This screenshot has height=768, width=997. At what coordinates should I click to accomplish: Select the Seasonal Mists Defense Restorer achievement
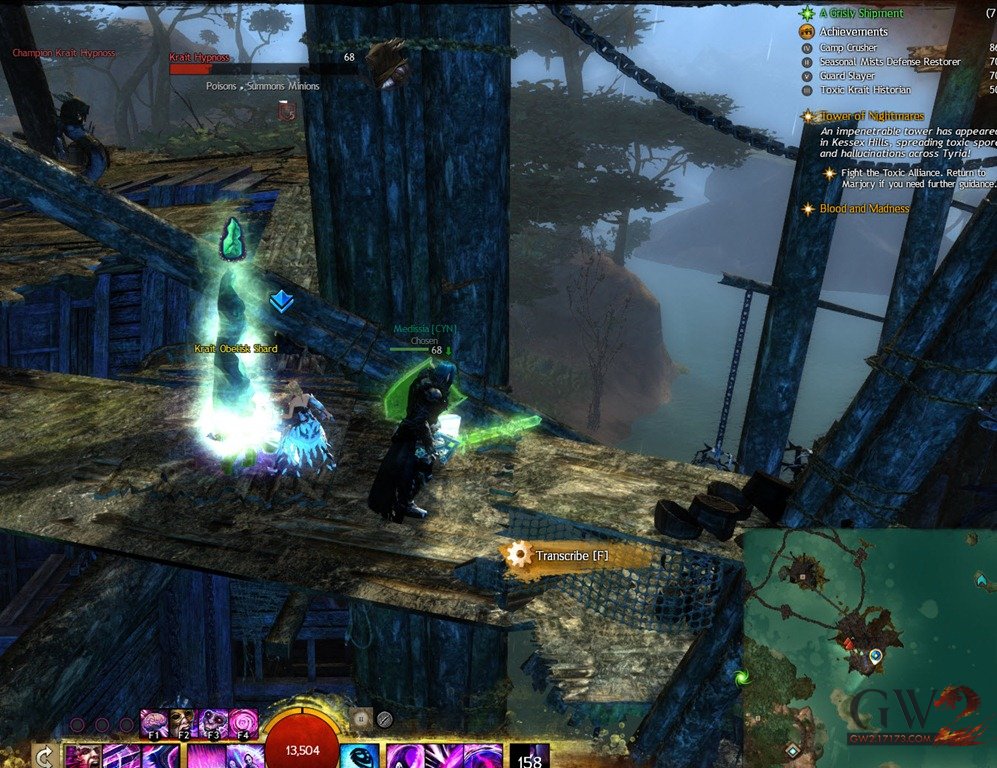tap(889, 62)
